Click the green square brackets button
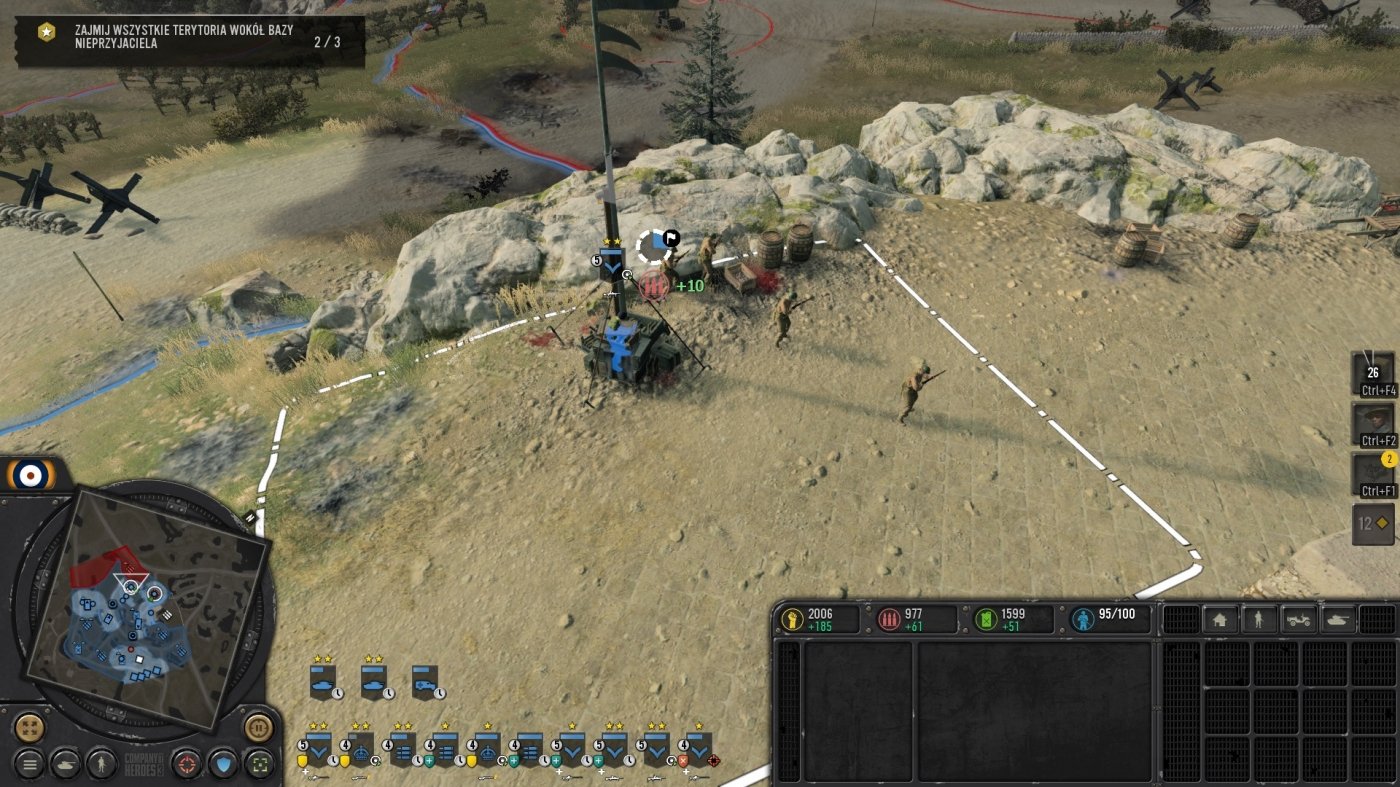Image resolution: width=1400 pixels, height=787 pixels. pyautogui.click(x=259, y=765)
